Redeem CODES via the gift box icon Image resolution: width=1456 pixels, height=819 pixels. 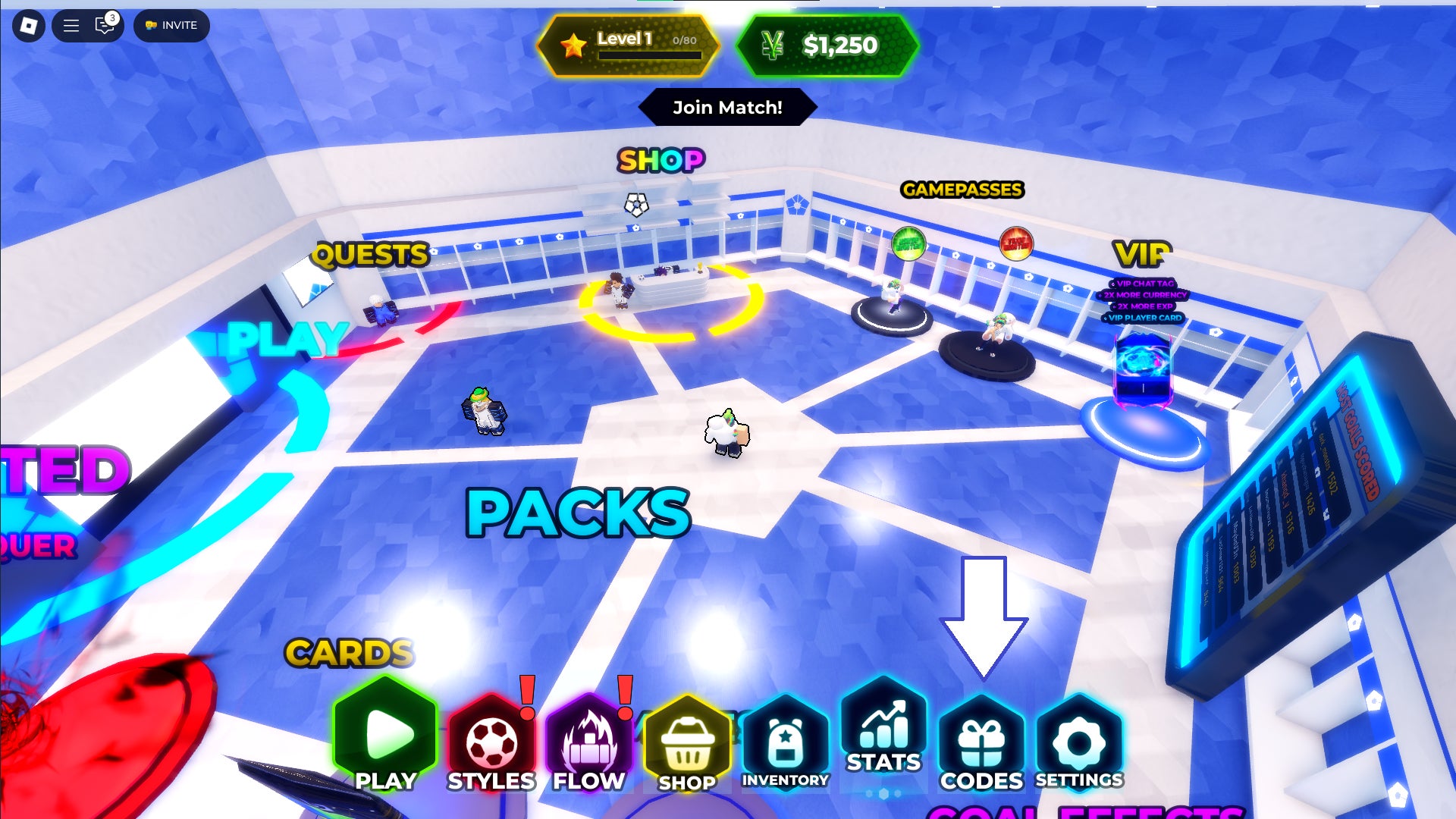[982, 739]
